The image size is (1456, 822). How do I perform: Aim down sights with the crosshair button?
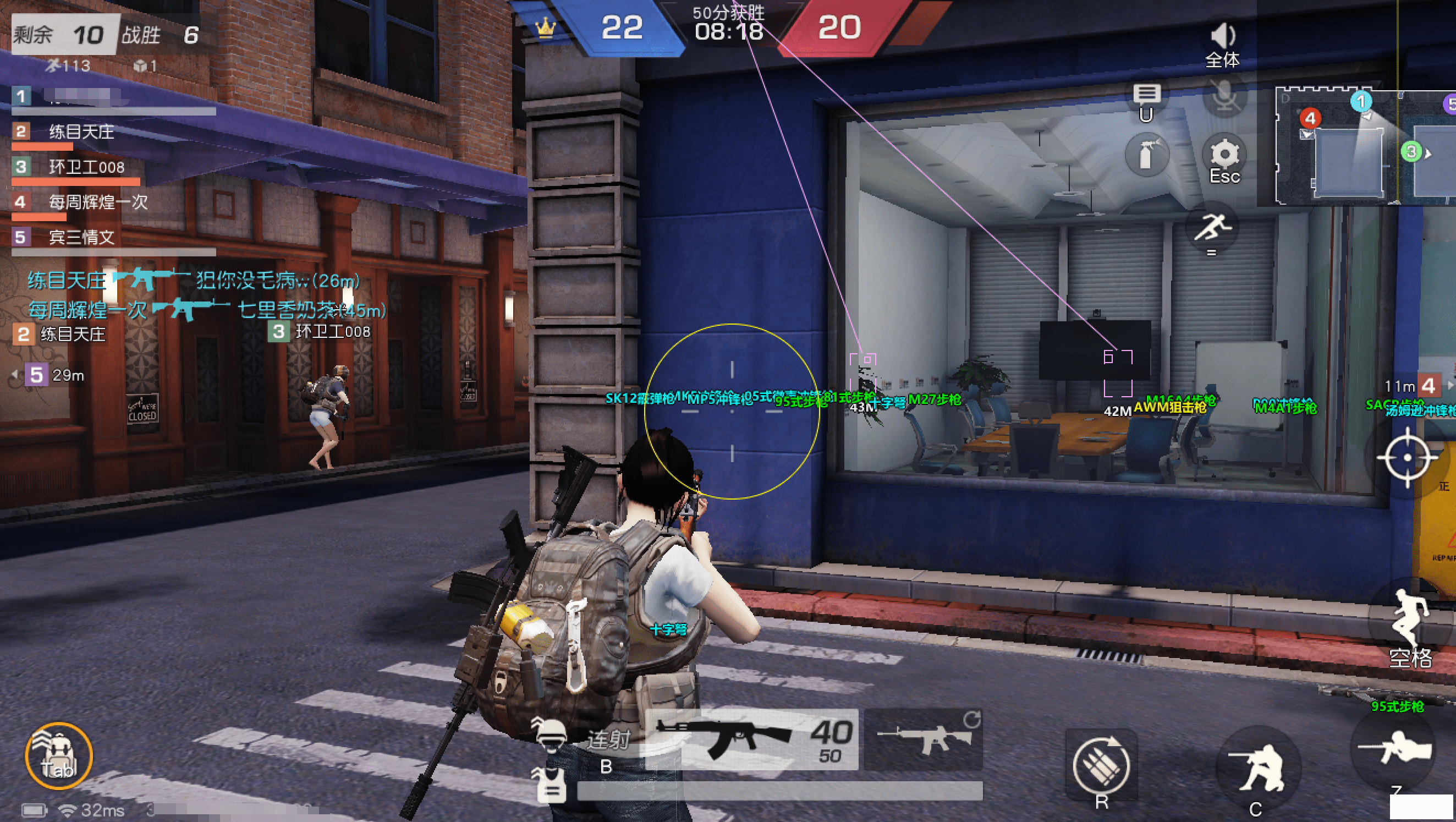point(1408,457)
